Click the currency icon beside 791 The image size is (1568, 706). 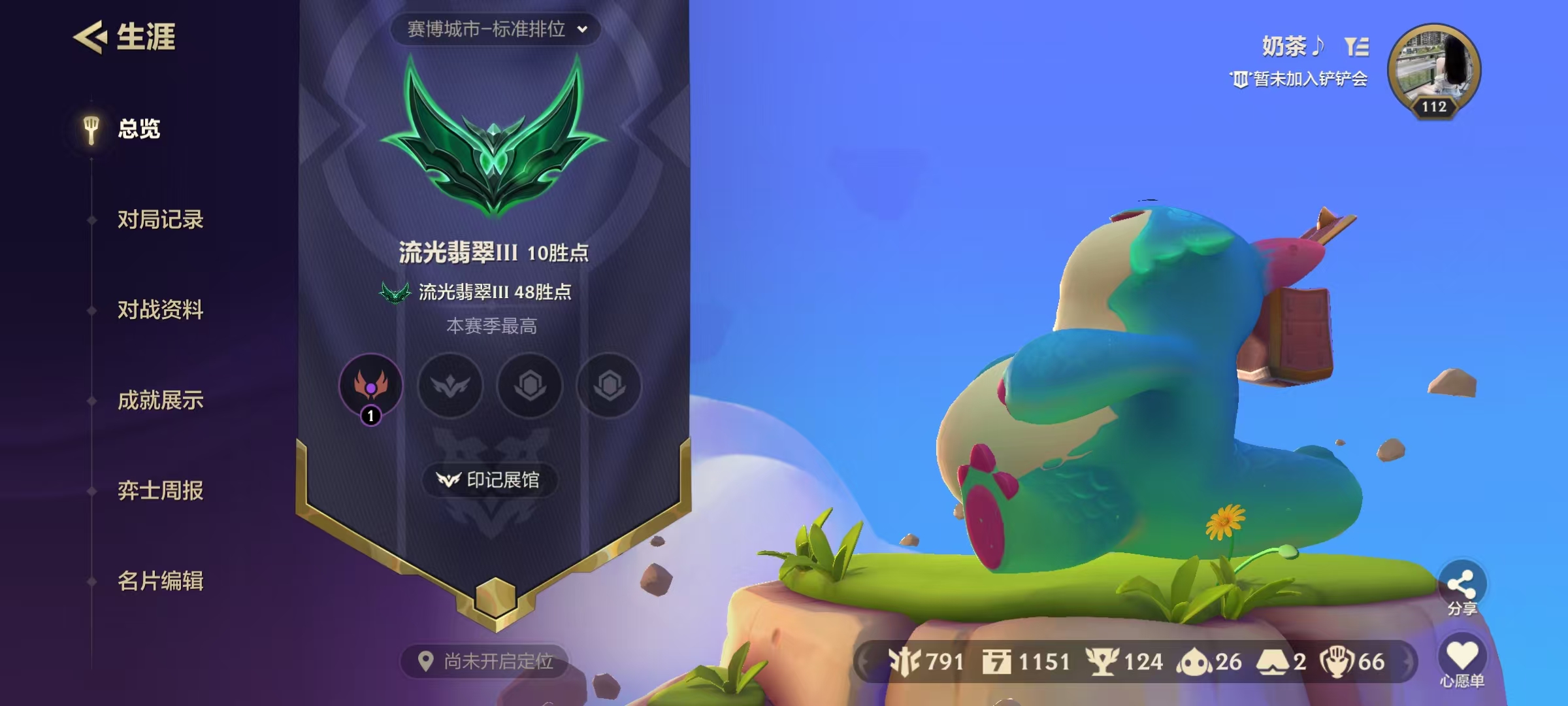point(904,662)
